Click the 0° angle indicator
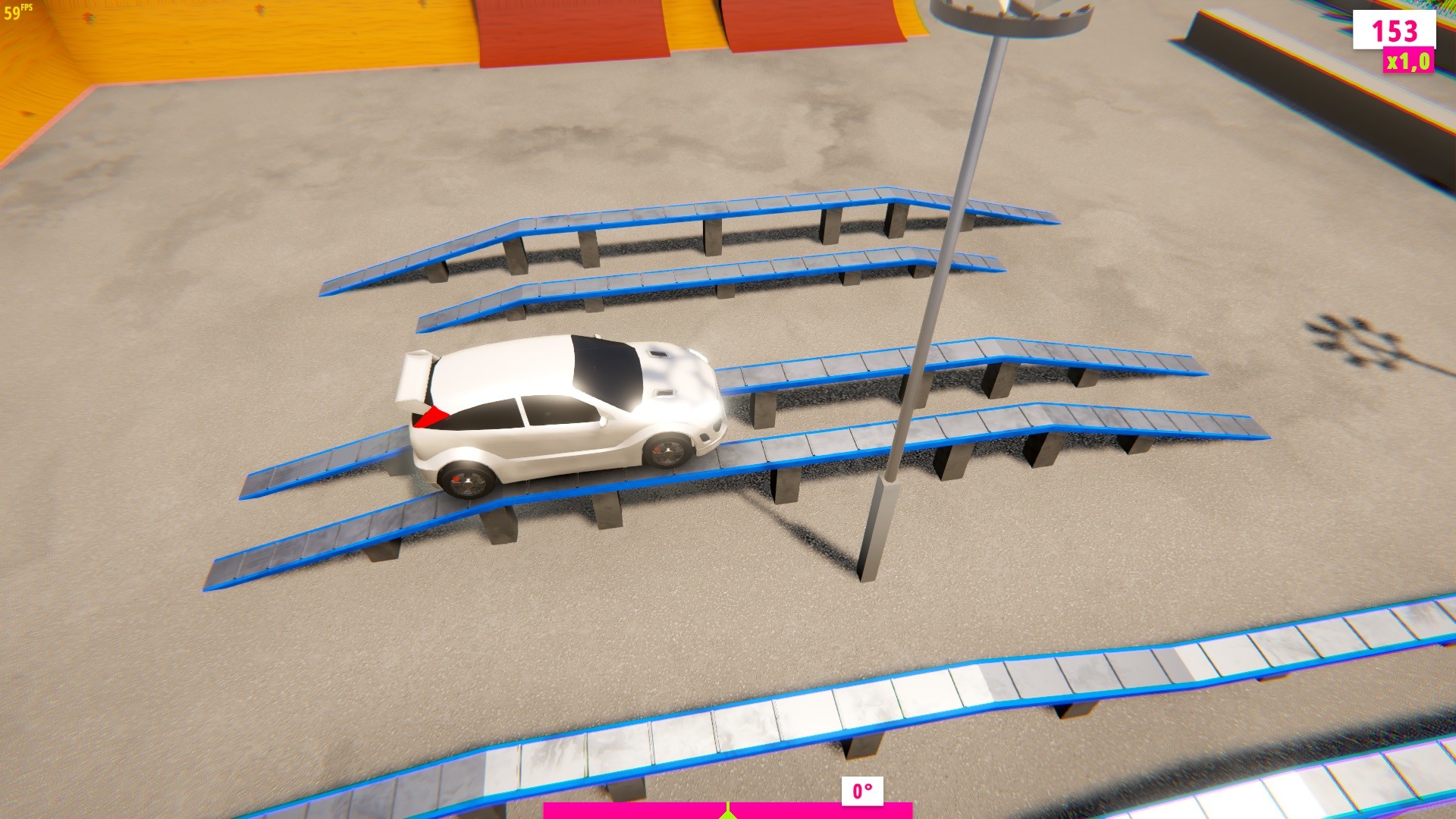Screen dimensions: 1456x819 (861, 791)
